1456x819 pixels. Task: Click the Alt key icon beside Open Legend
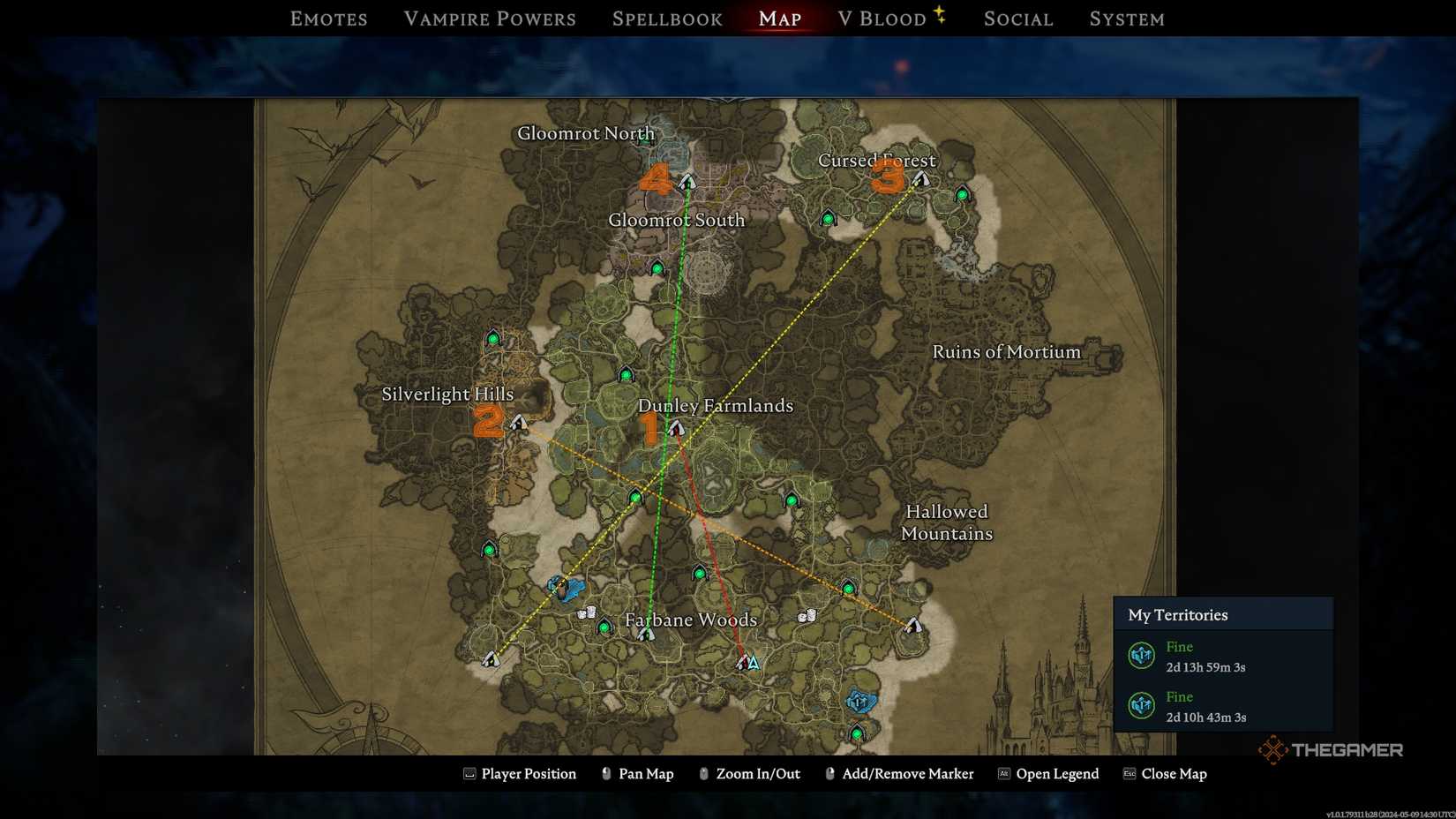click(1004, 773)
